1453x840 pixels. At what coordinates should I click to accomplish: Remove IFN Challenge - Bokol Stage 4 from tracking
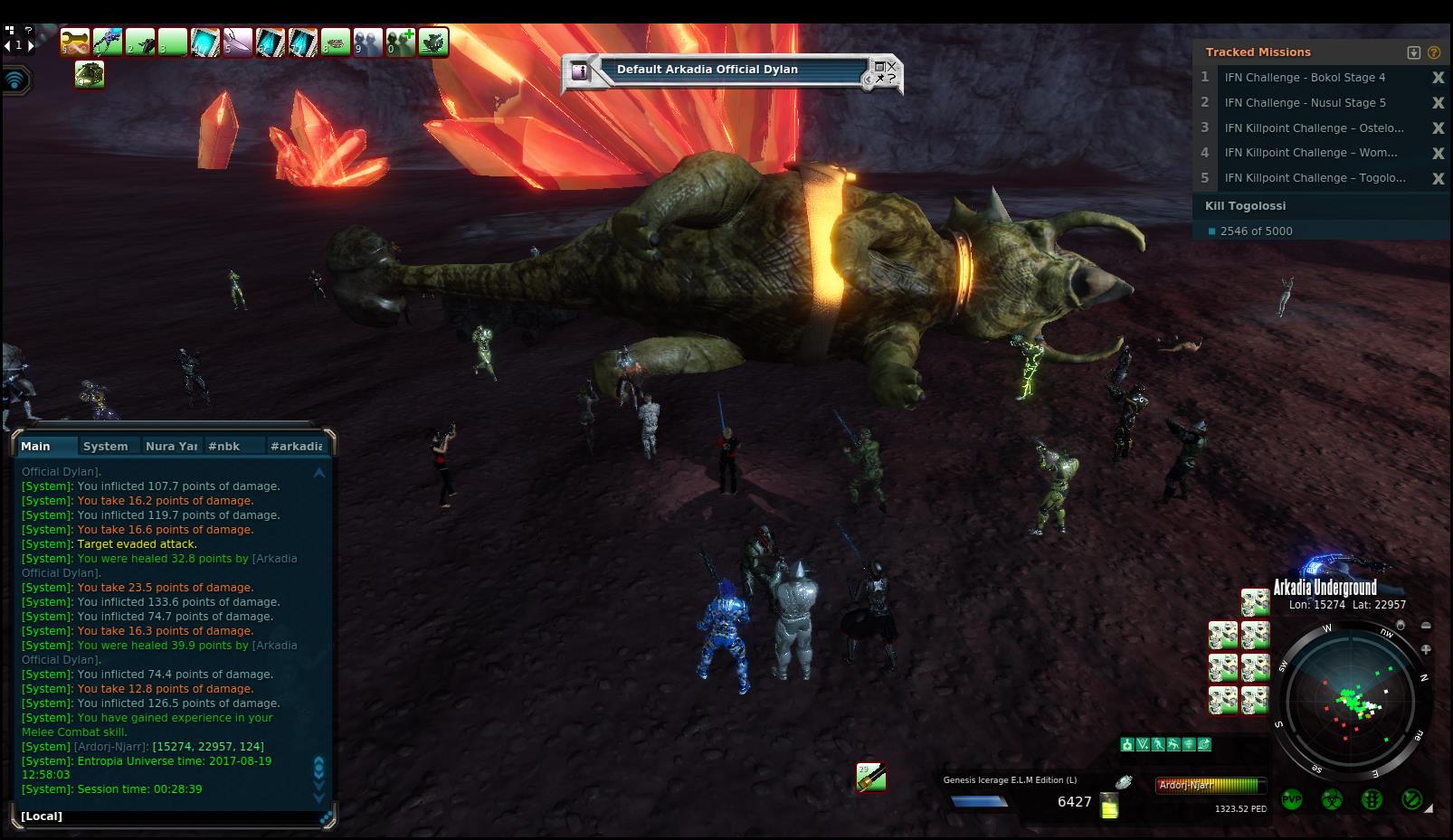pos(1438,78)
